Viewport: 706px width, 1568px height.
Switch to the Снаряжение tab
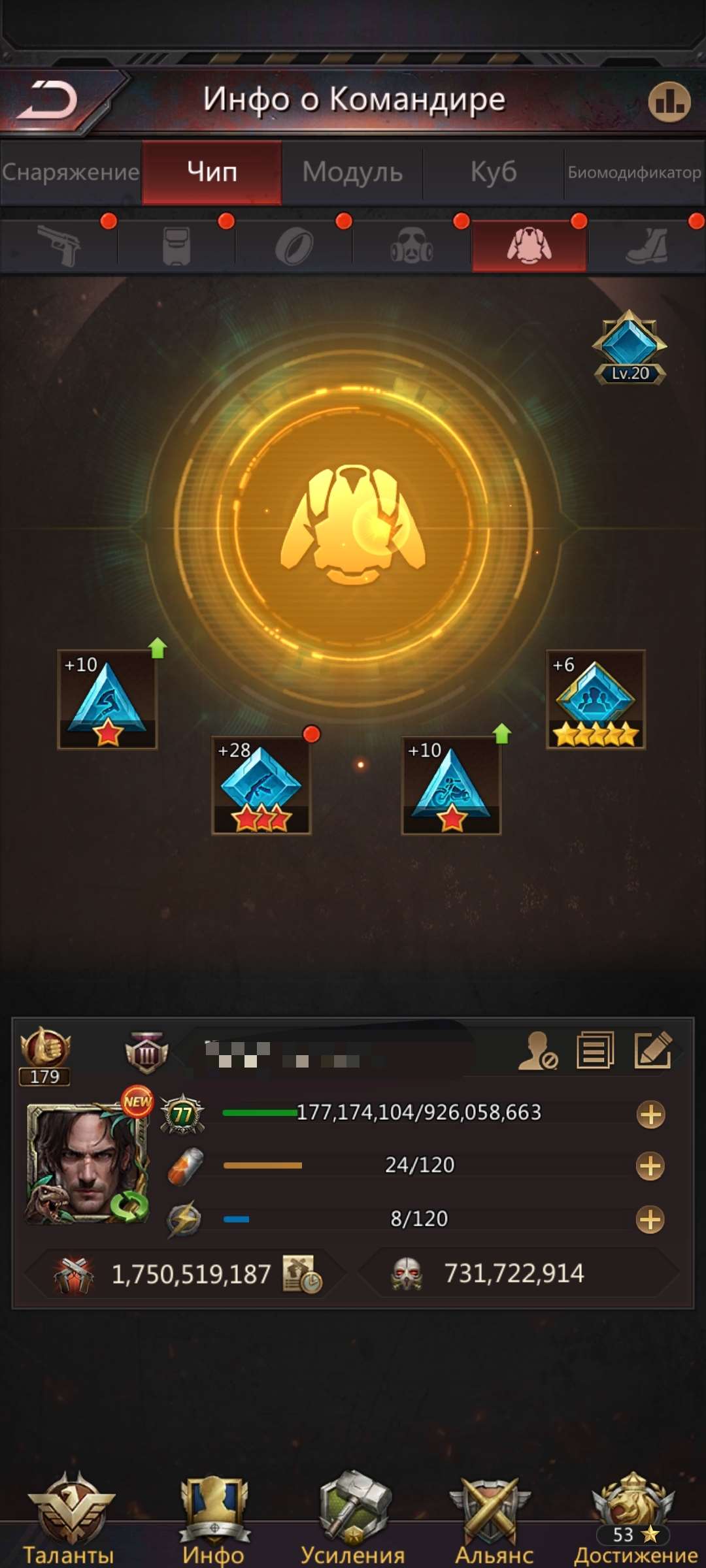click(71, 172)
